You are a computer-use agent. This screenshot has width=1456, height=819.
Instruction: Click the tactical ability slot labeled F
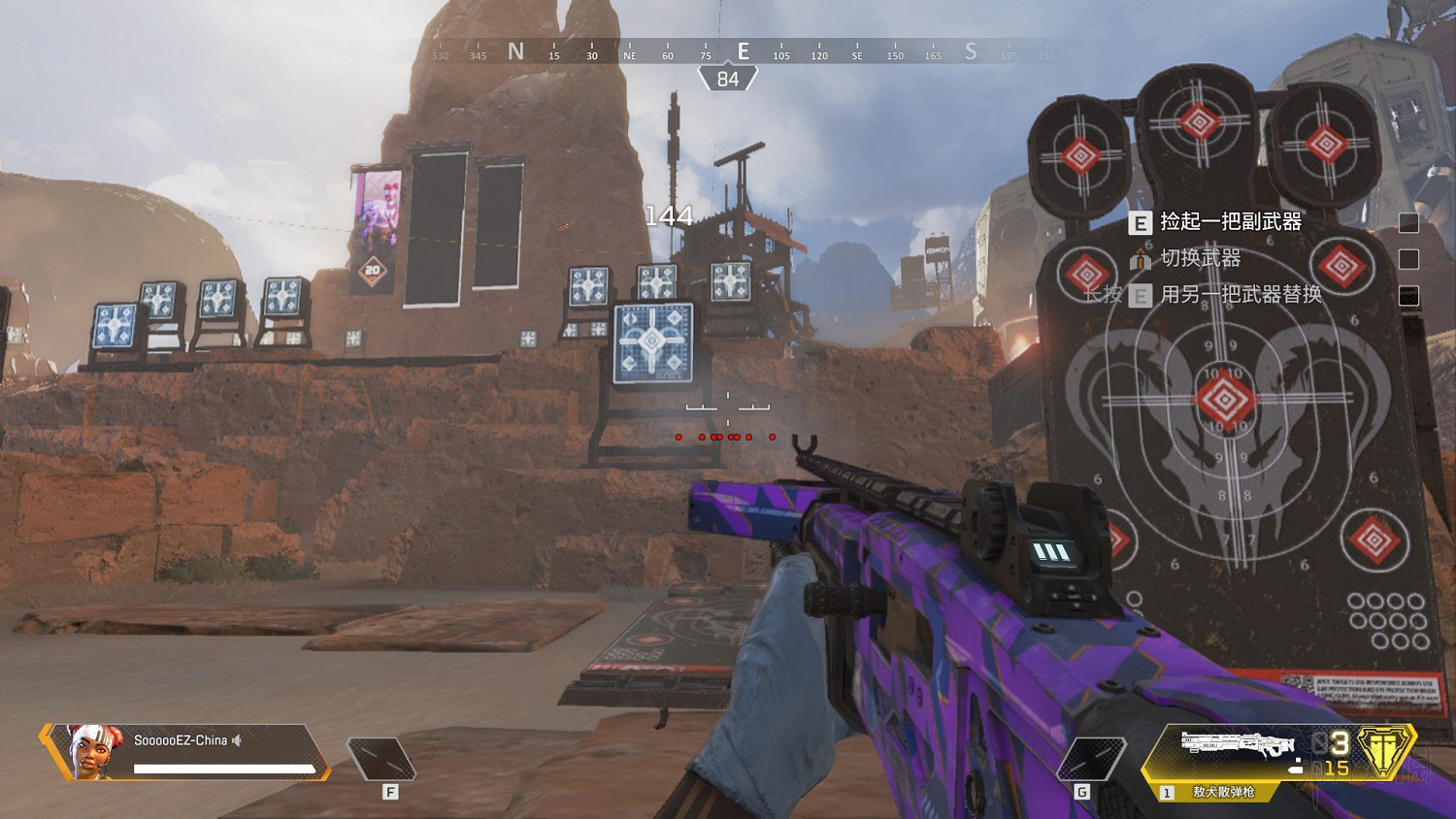tap(381, 760)
